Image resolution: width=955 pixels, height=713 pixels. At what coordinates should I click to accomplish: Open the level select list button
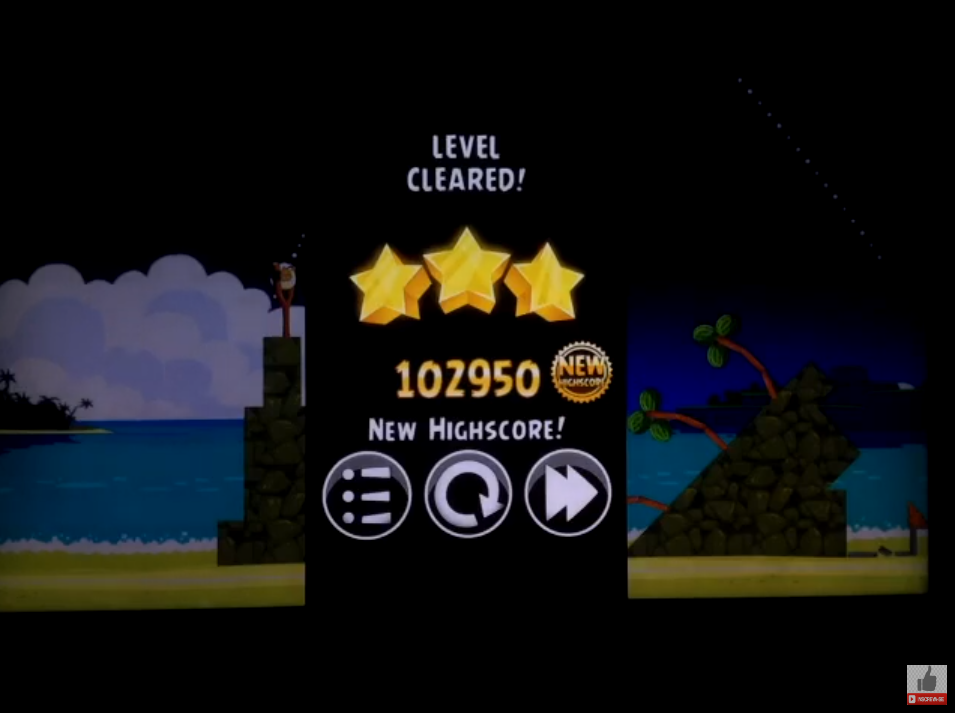(367, 494)
